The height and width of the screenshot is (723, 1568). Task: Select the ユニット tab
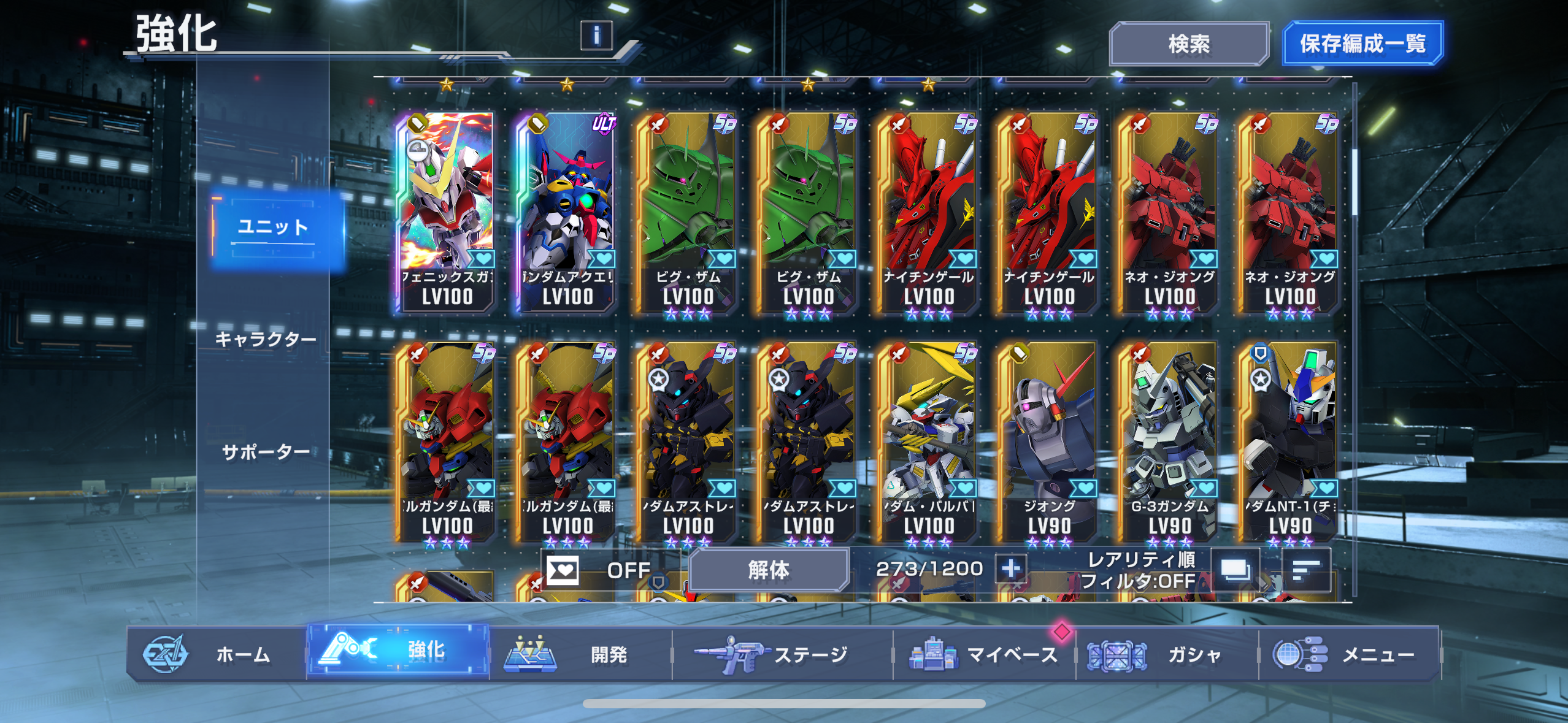click(x=273, y=228)
